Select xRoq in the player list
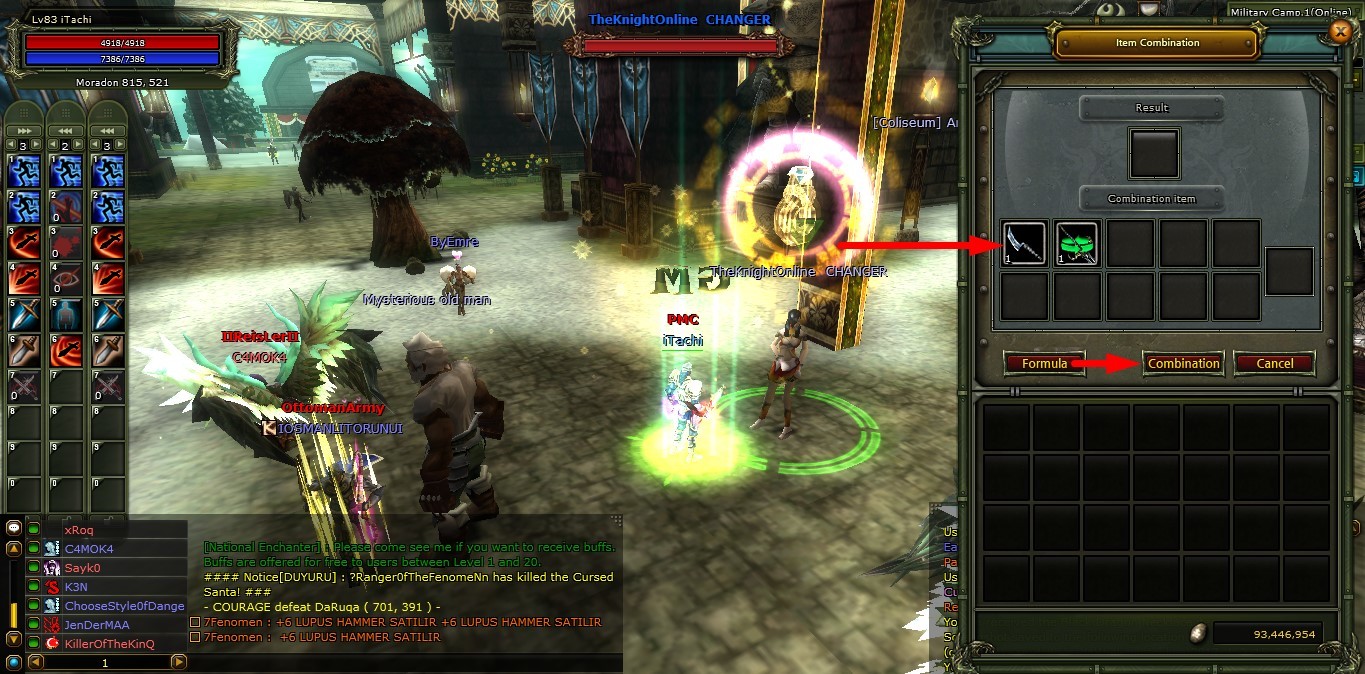 coord(78,530)
